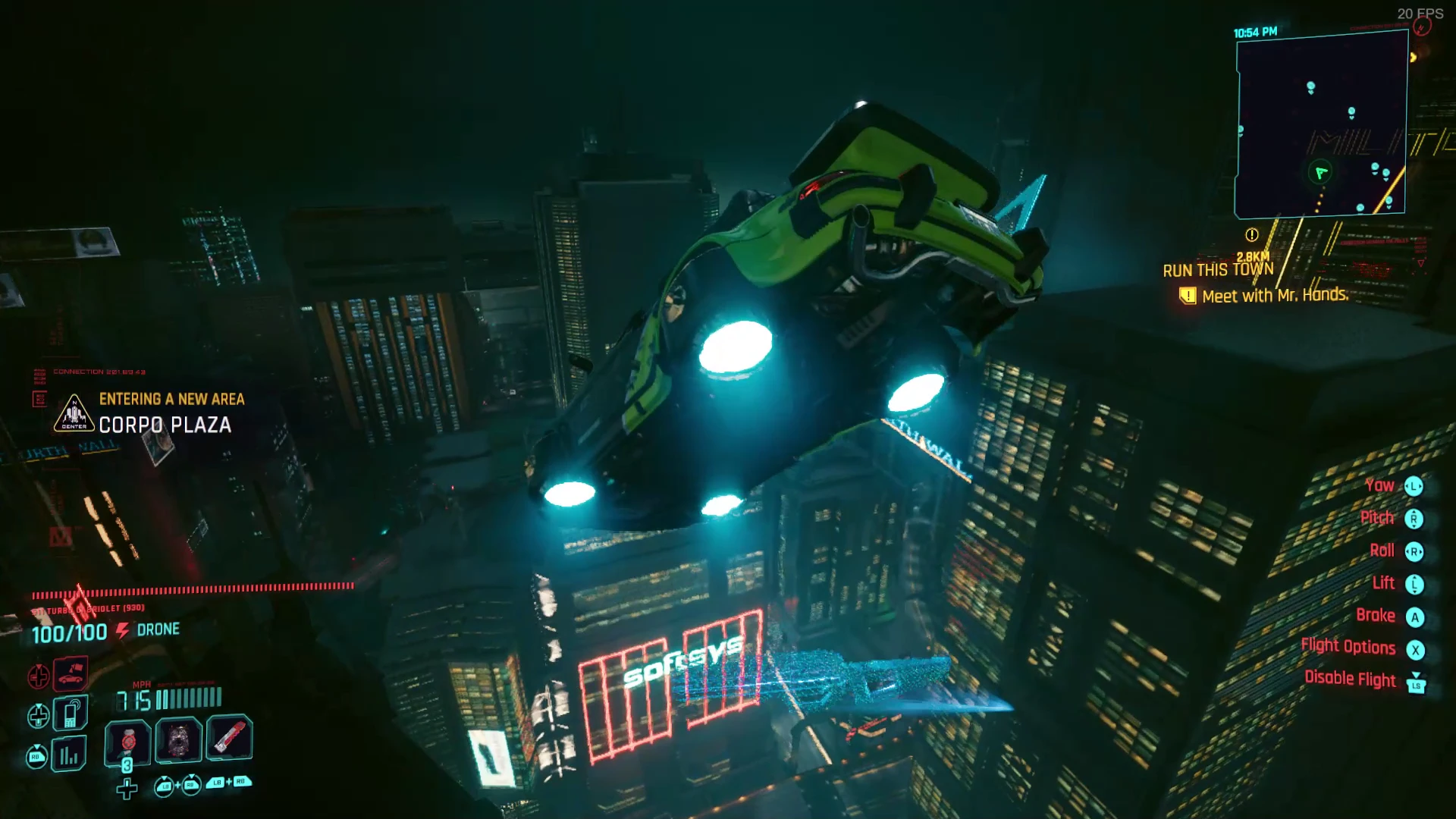Select the Run This Town quest tracker
The height and width of the screenshot is (819, 1456).
coord(1218,270)
